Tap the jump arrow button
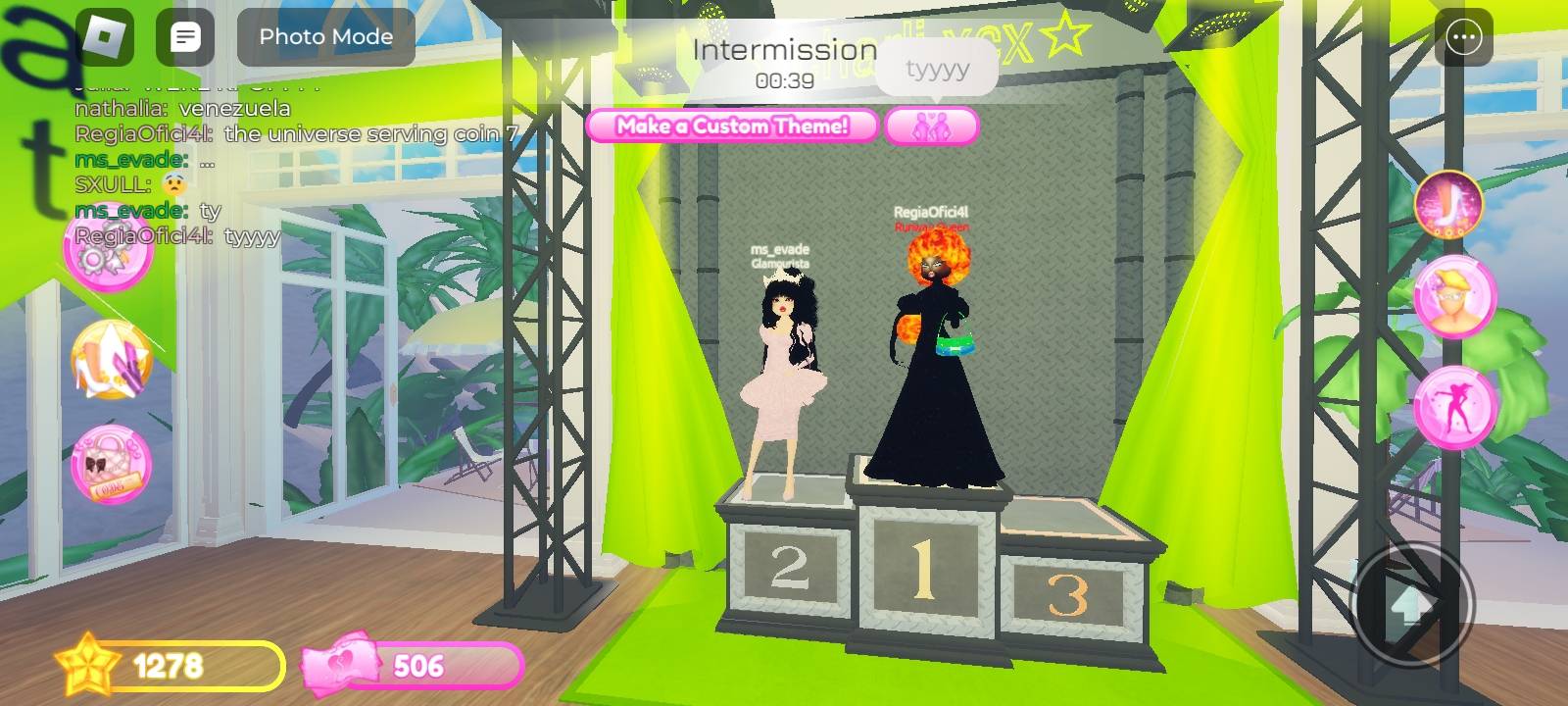 point(1411,605)
